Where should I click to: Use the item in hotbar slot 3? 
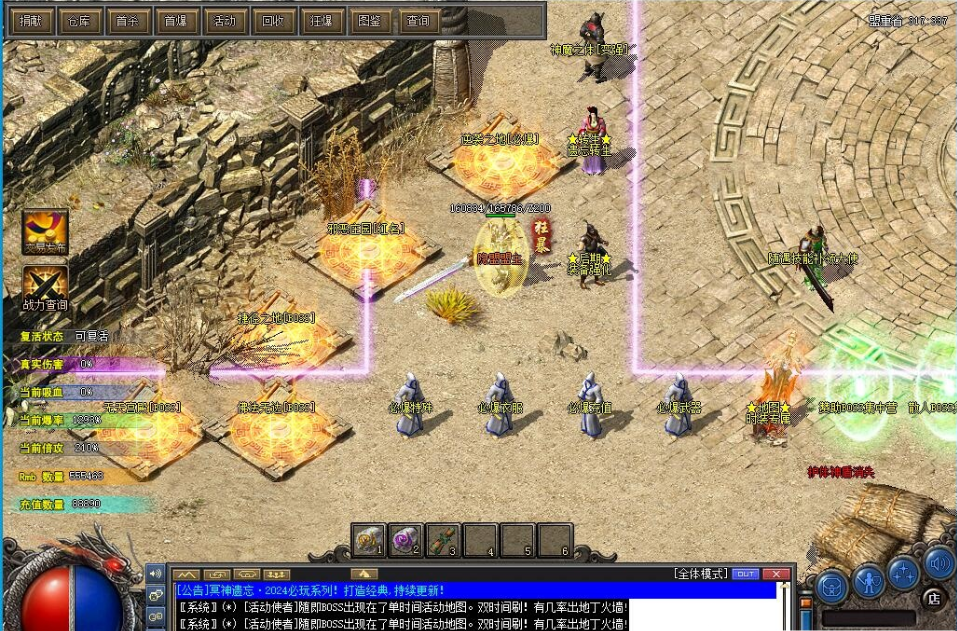pos(443,540)
